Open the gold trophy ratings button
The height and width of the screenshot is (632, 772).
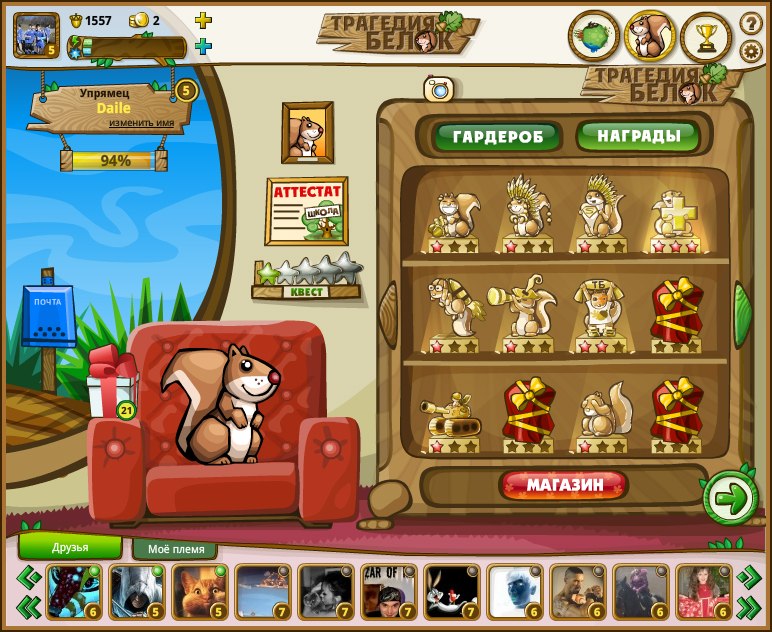coord(706,37)
